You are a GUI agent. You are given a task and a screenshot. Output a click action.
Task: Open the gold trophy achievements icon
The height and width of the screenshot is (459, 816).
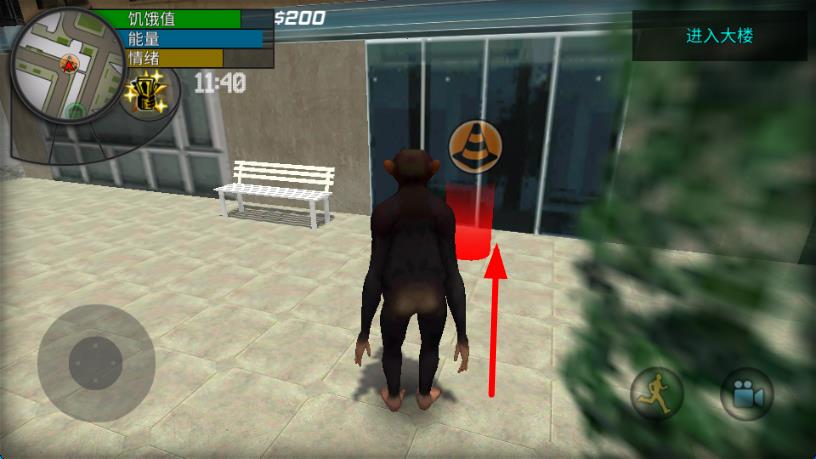144,95
